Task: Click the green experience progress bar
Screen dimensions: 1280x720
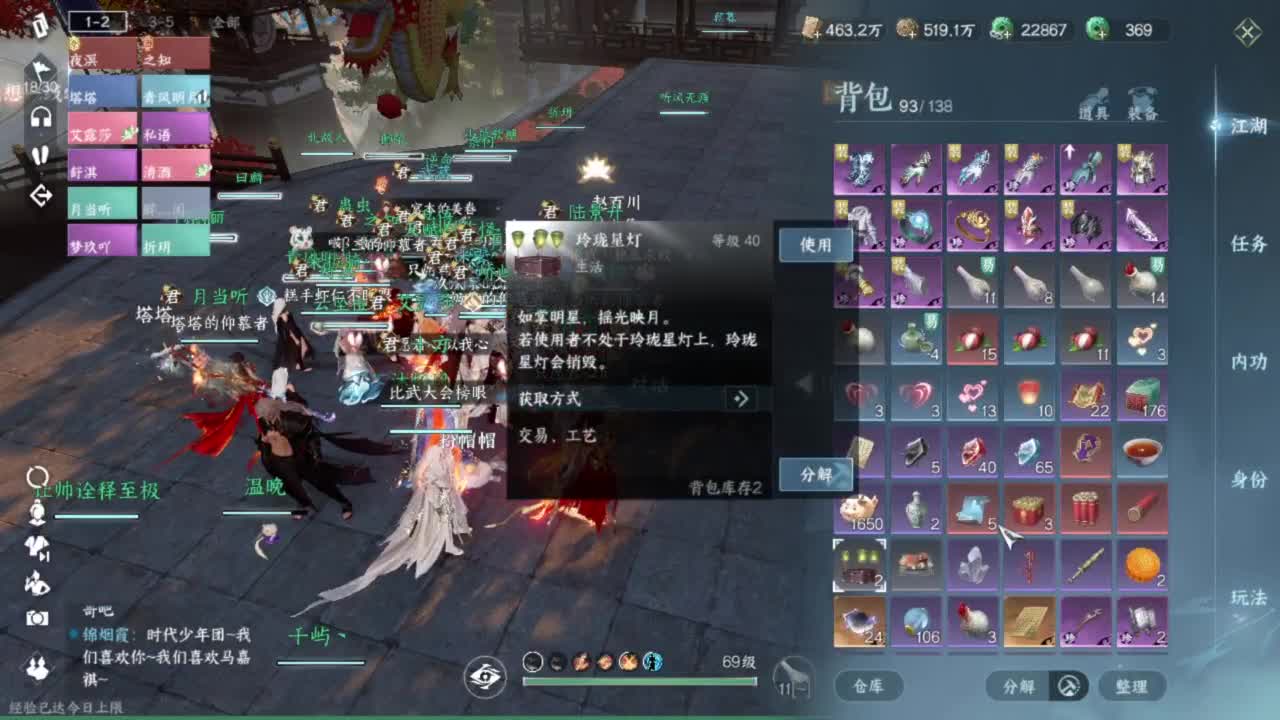Action: click(x=640, y=682)
